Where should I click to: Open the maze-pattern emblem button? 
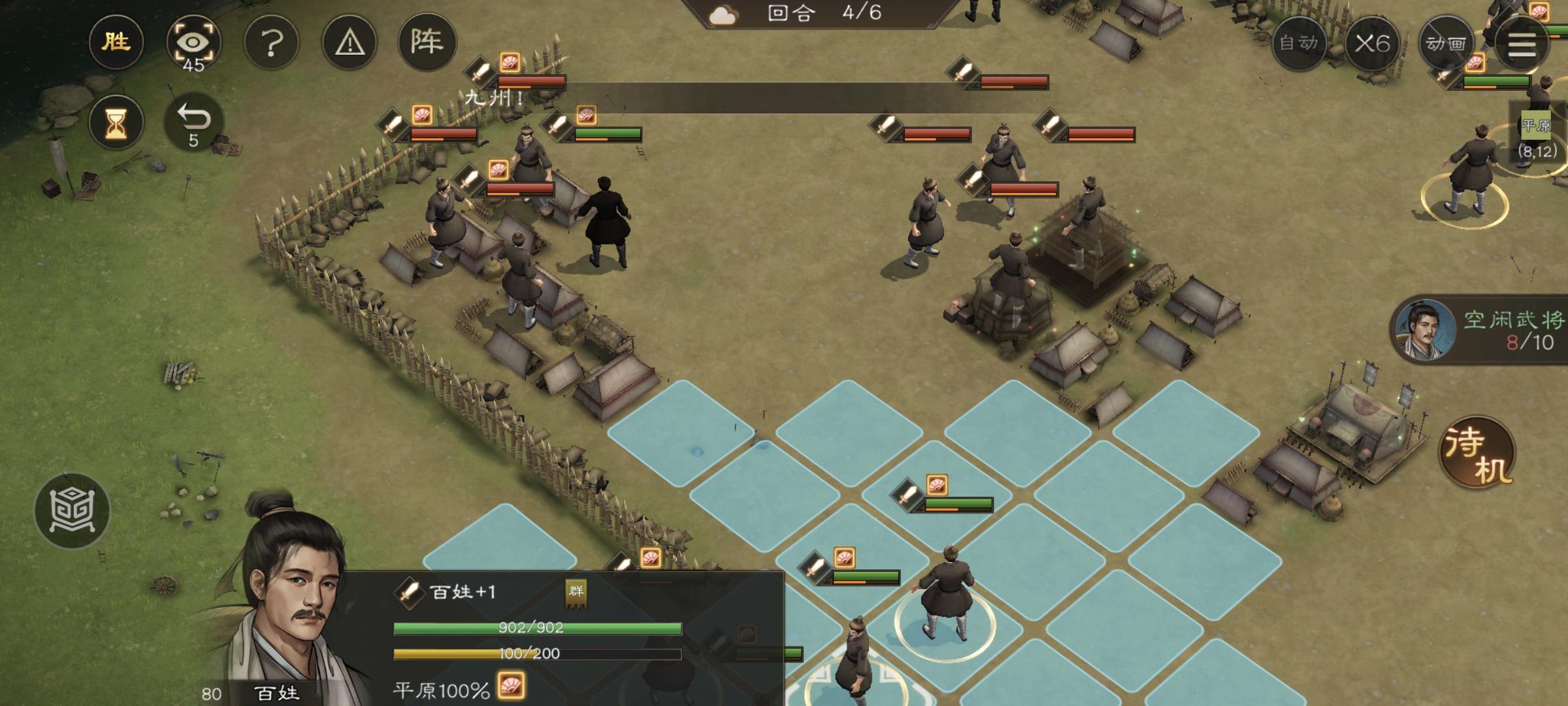tap(72, 511)
